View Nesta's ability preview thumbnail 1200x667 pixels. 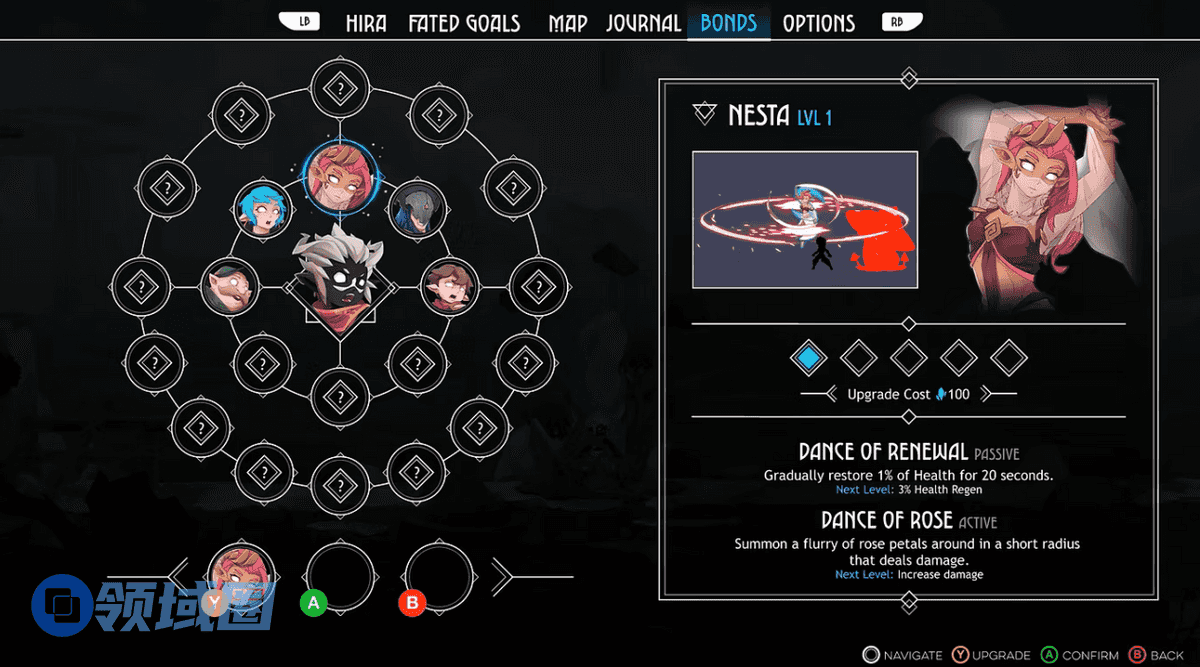pyautogui.click(x=805, y=219)
